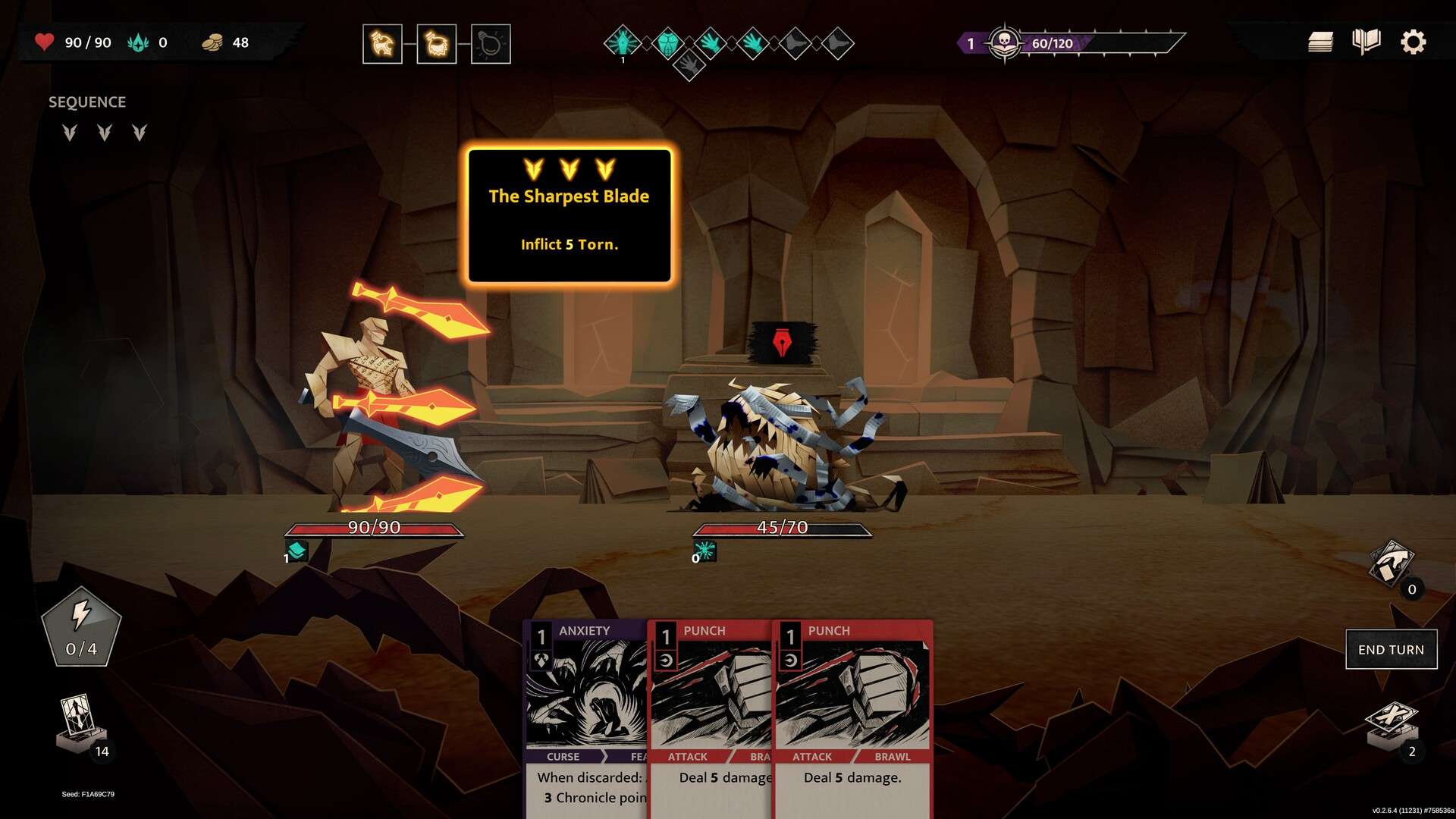Screen dimensions: 1456x819
Task: View the deck via stacked pages icon
Action: pos(1320,42)
